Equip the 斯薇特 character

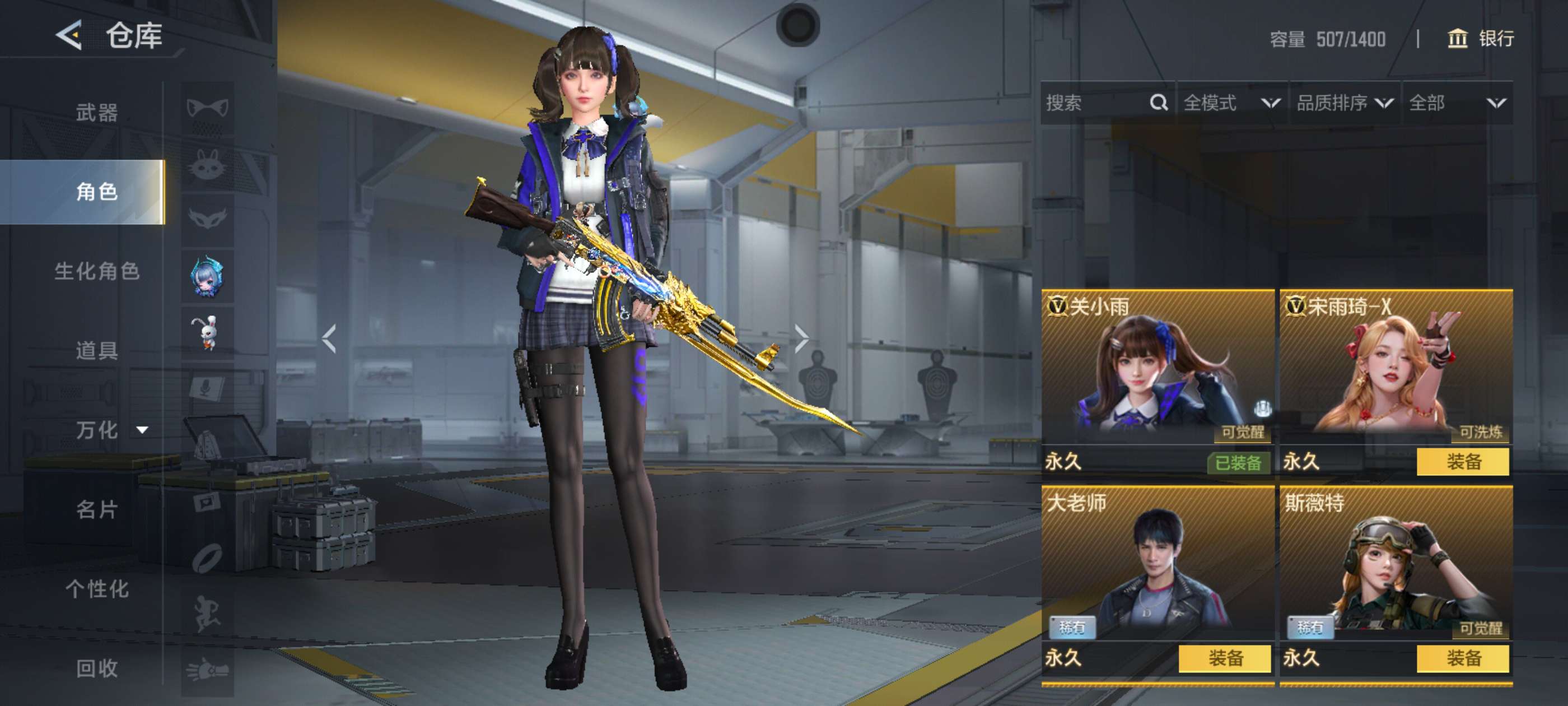(x=1462, y=658)
